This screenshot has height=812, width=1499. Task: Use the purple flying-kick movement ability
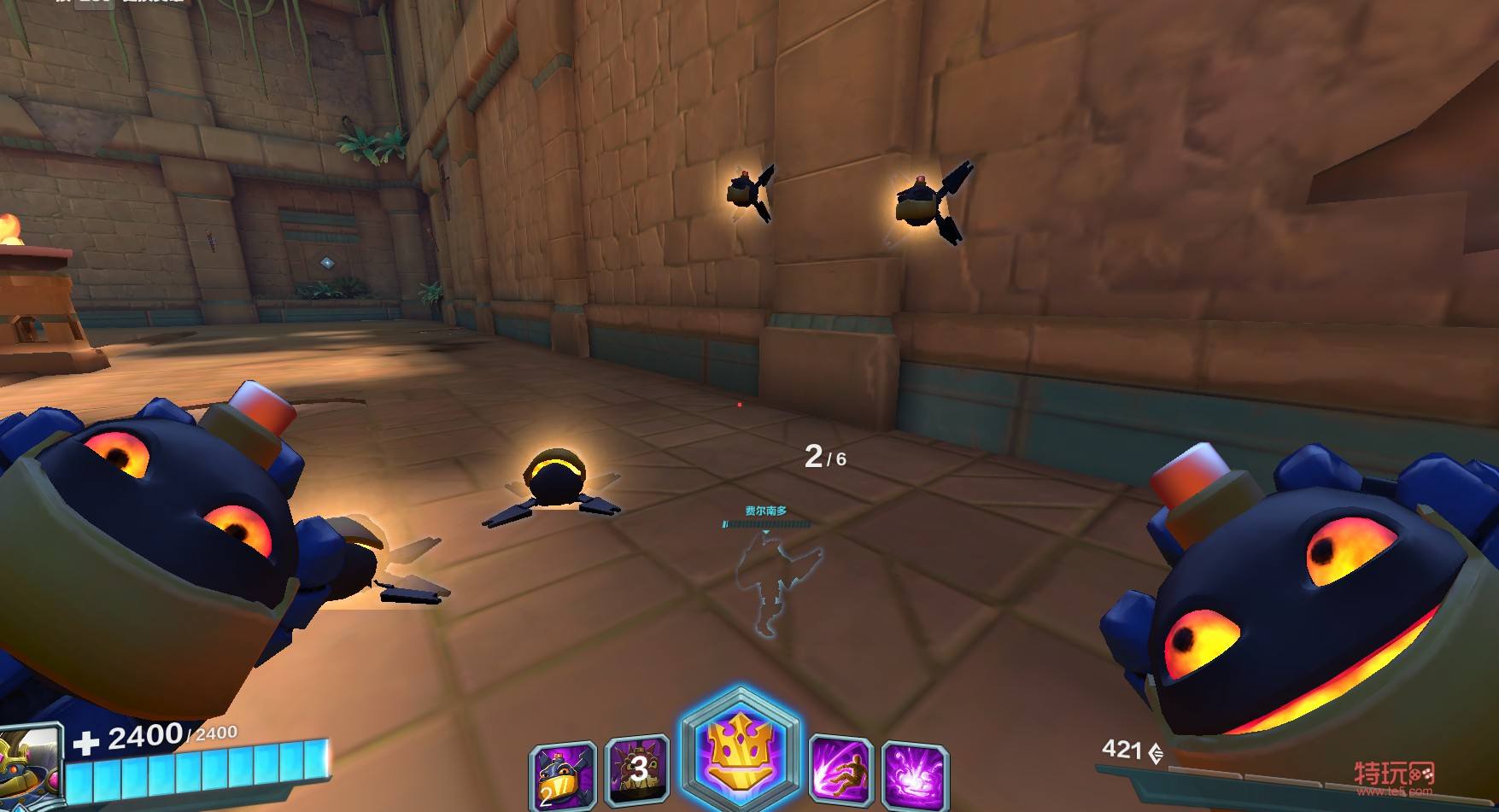coord(840,773)
